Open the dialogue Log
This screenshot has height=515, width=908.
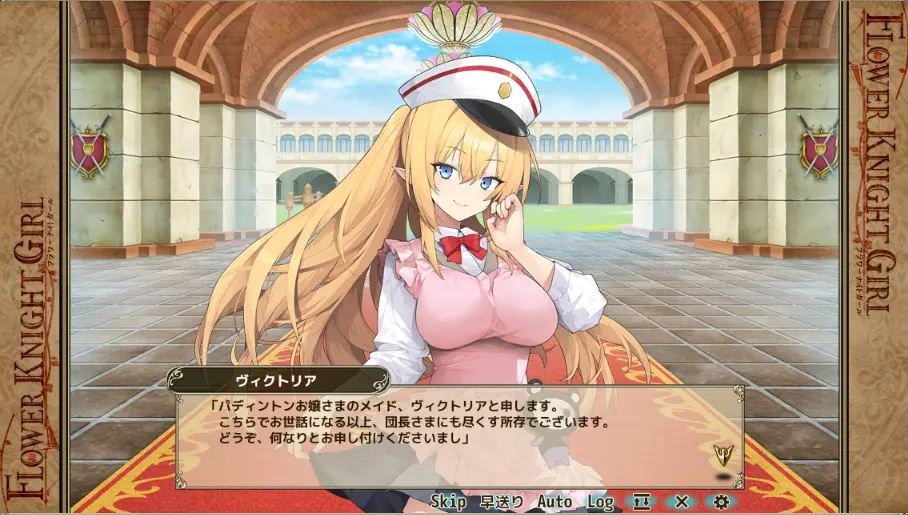click(x=601, y=501)
